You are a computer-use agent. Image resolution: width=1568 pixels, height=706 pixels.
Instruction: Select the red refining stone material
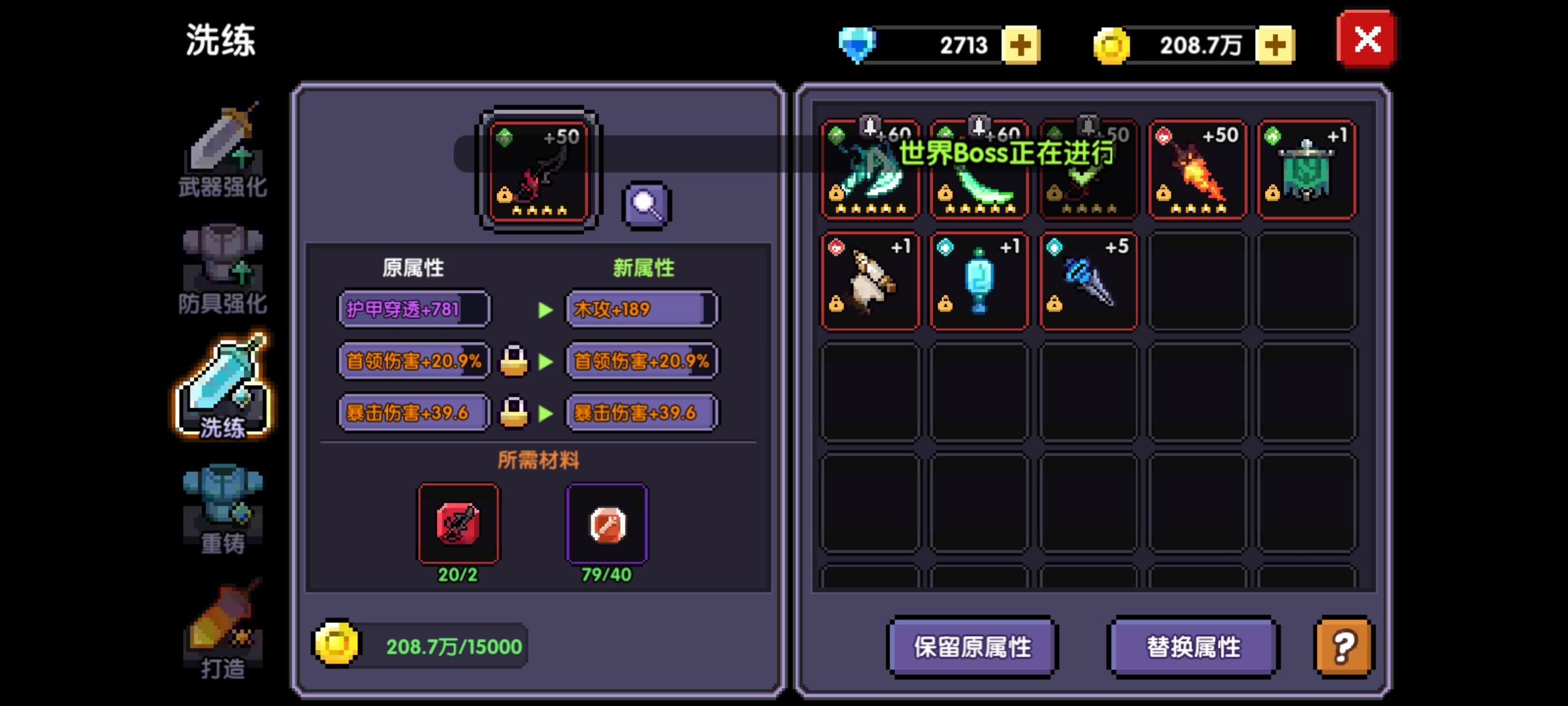(457, 524)
